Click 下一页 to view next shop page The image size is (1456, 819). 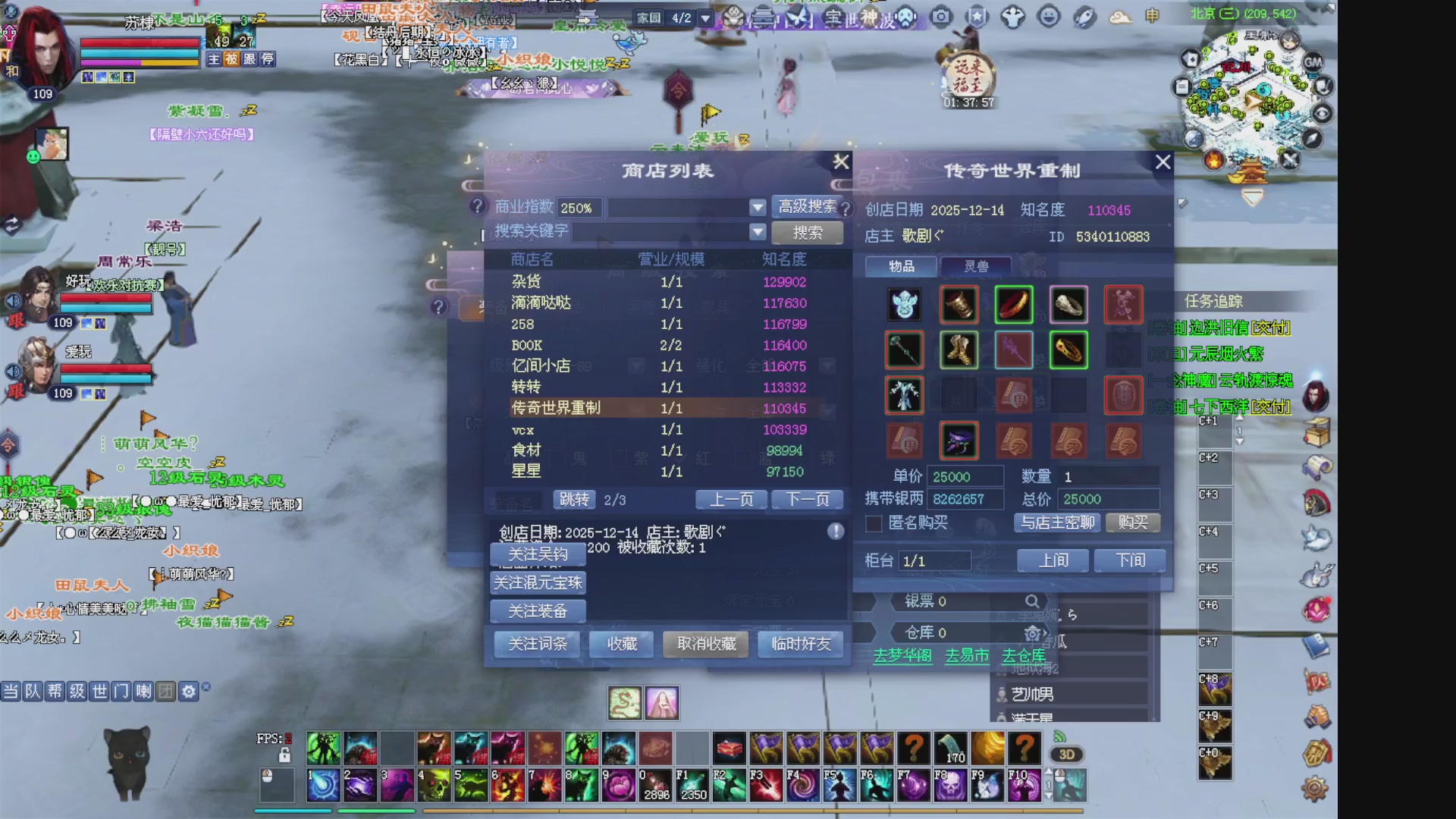click(x=807, y=499)
